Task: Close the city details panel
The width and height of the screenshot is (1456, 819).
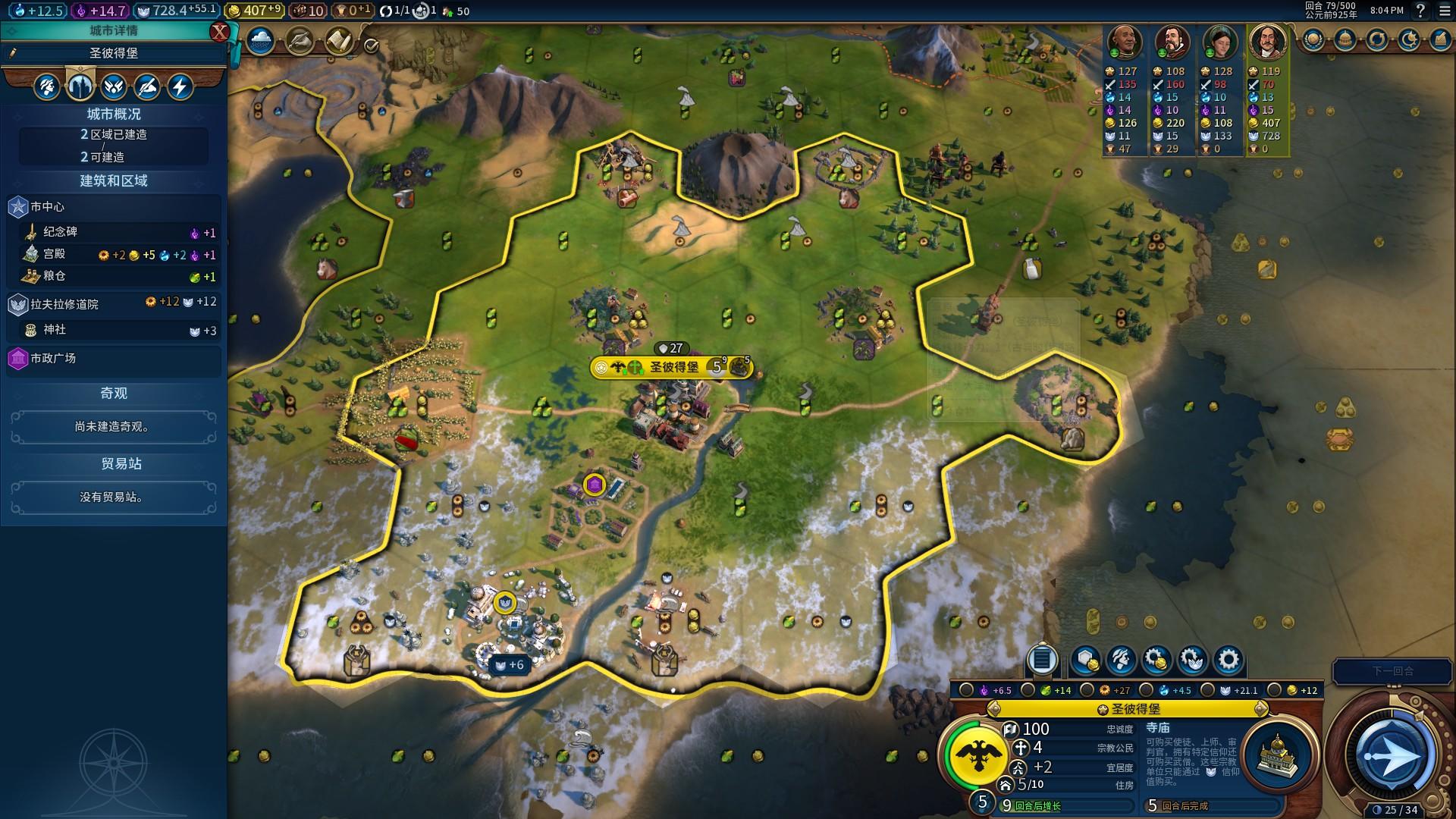Action: click(219, 31)
